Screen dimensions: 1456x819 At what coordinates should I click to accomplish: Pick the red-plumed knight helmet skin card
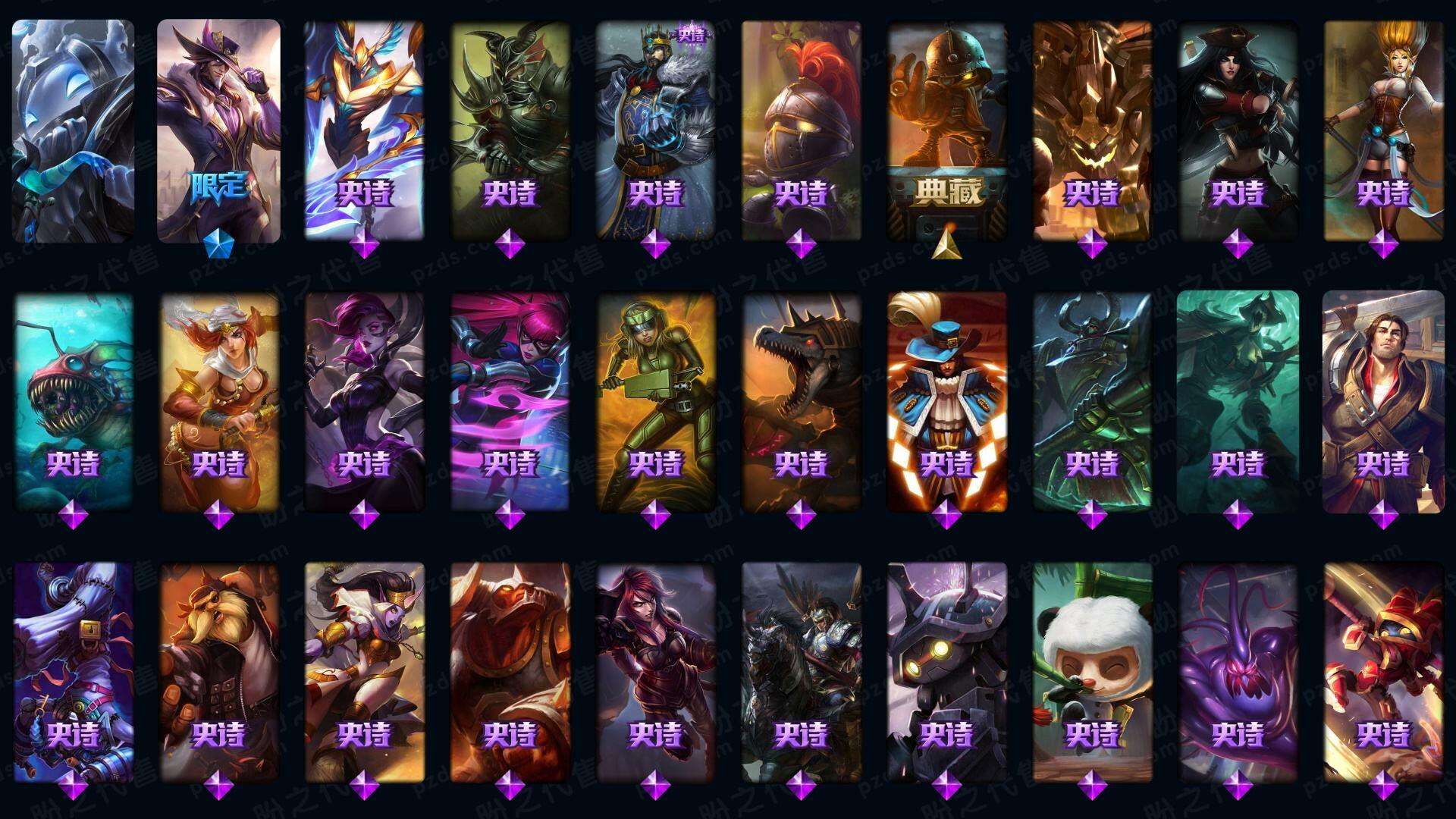[801, 129]
